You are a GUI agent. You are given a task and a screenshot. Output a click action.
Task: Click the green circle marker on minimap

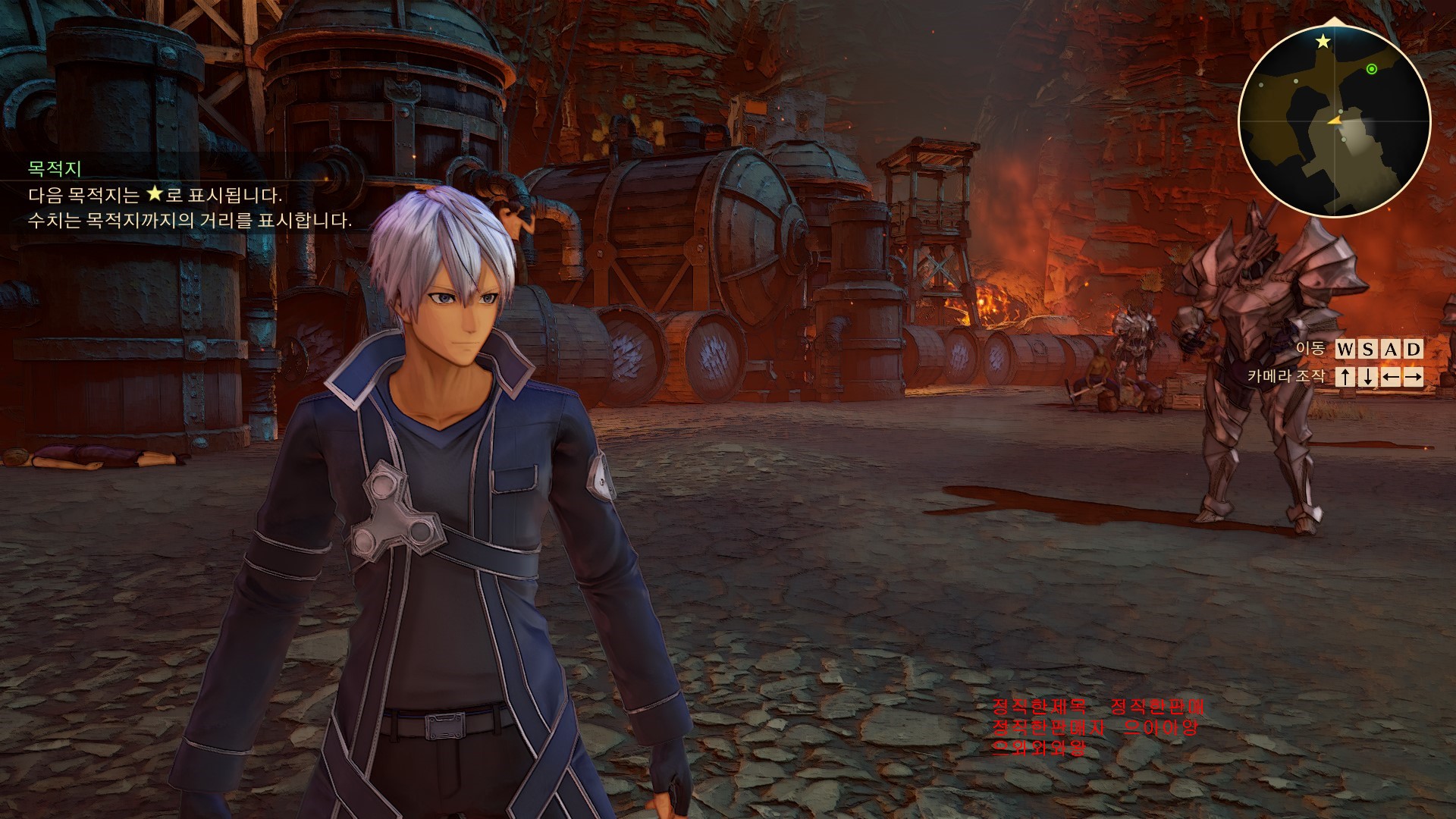(x=1371, y=70)
